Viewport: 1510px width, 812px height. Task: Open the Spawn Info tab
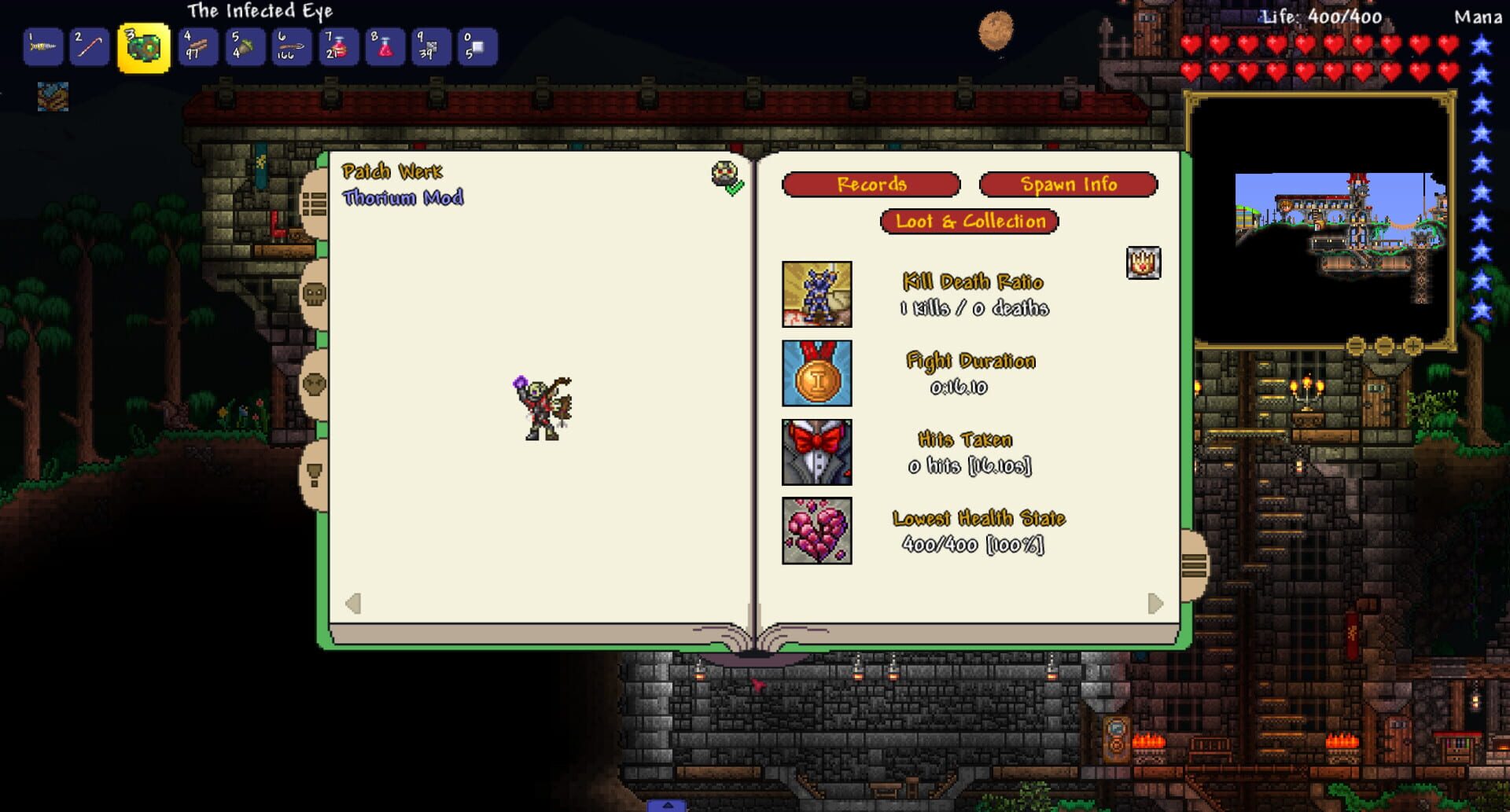(1068, 185)
